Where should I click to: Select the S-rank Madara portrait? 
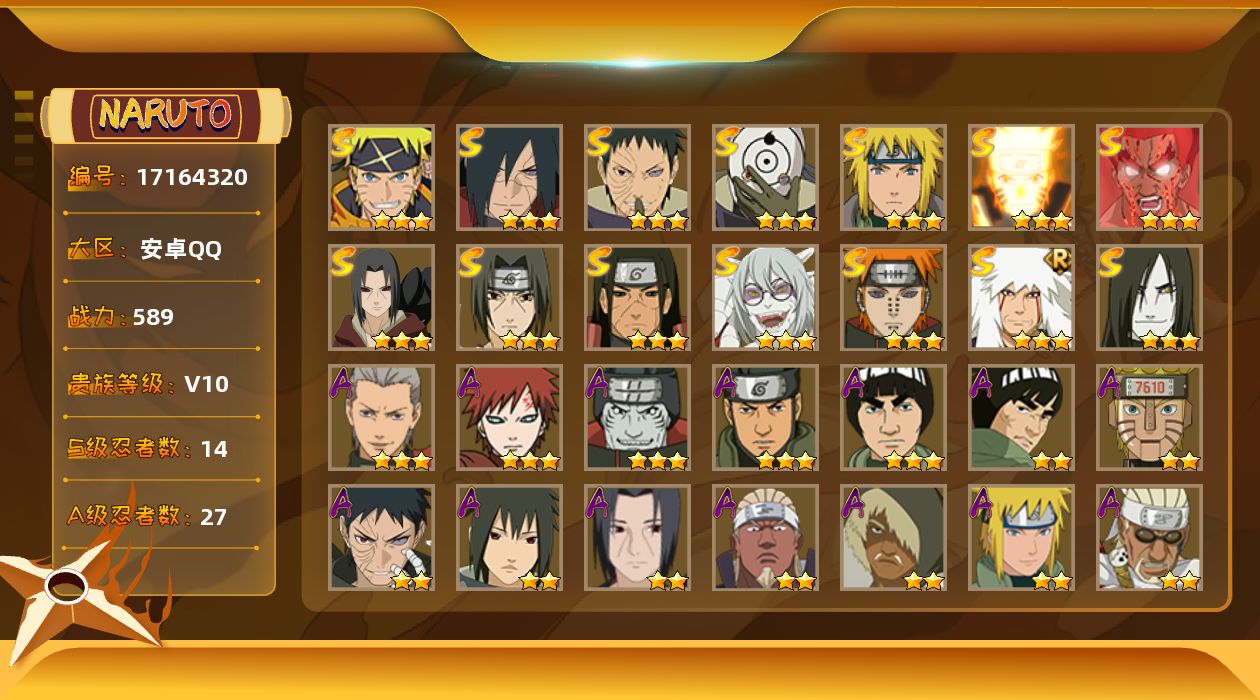510,178
